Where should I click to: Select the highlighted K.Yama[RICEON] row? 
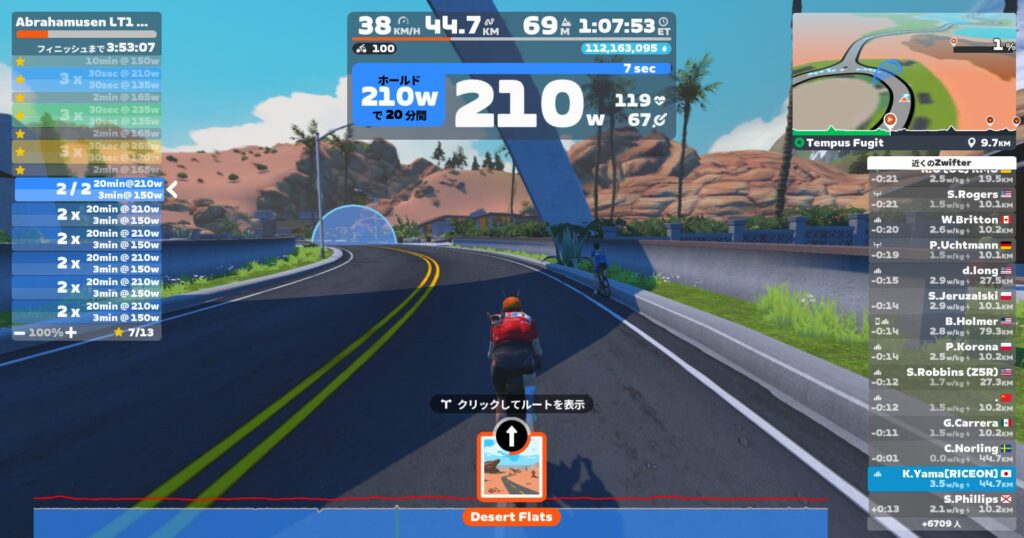tap(941, 478)
